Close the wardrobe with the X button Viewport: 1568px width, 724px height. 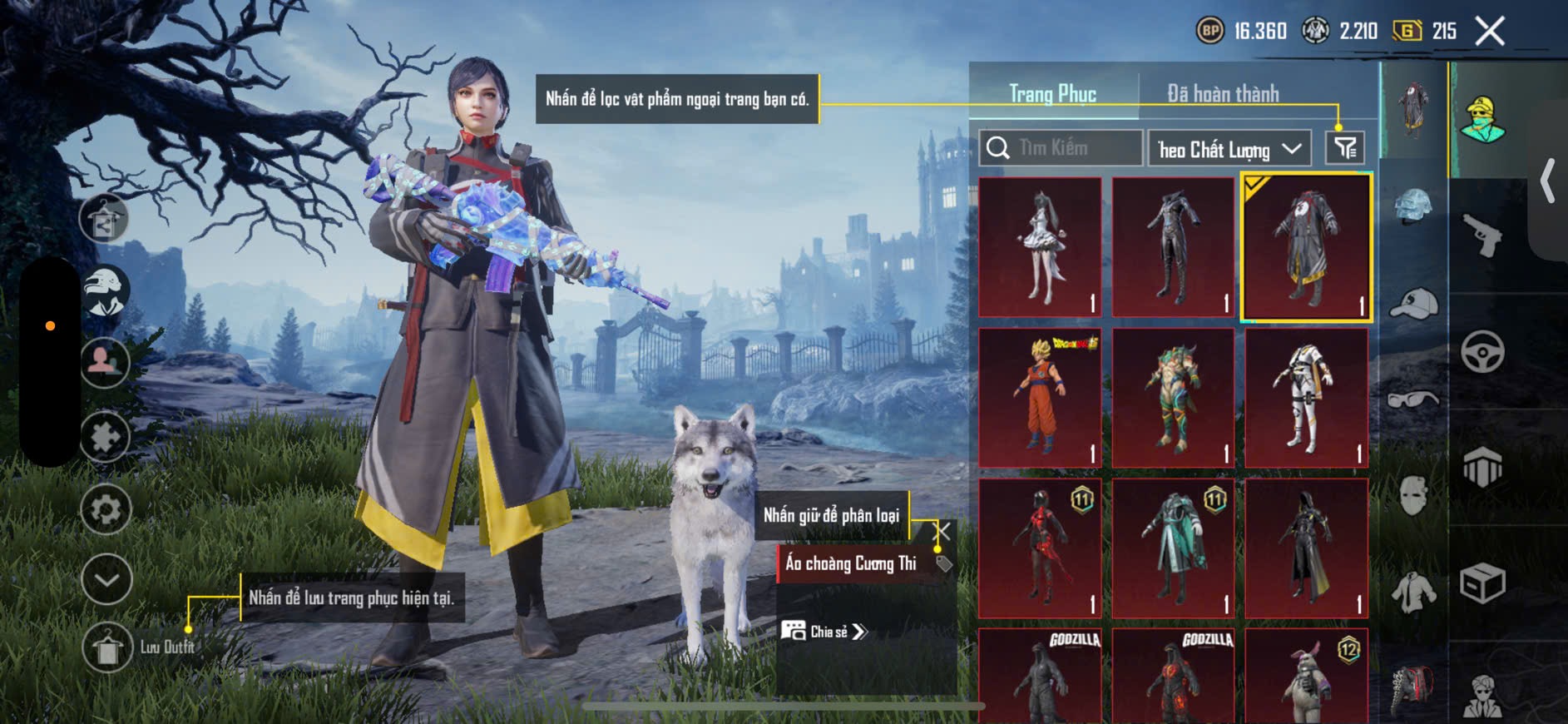tap(1490, 32)
